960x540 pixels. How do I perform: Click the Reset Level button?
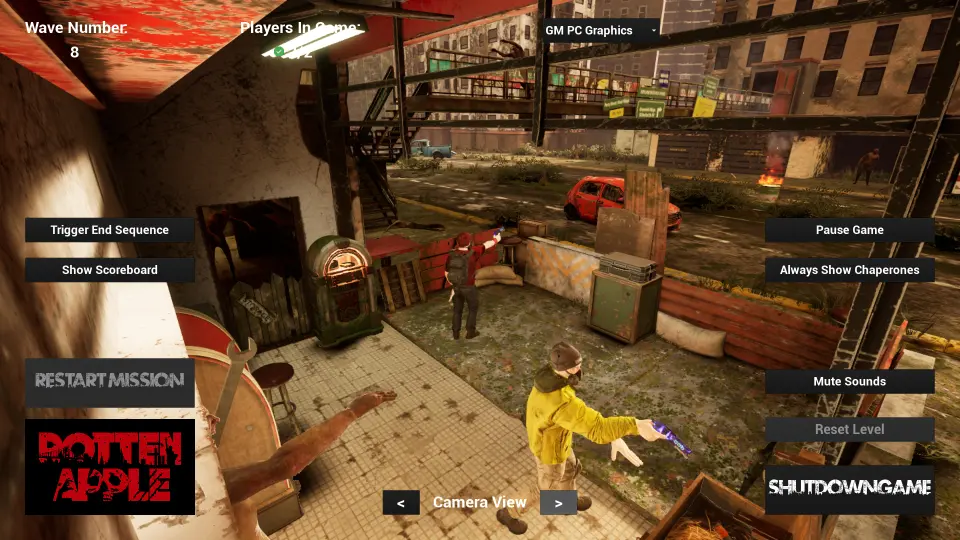coord(849,429)
